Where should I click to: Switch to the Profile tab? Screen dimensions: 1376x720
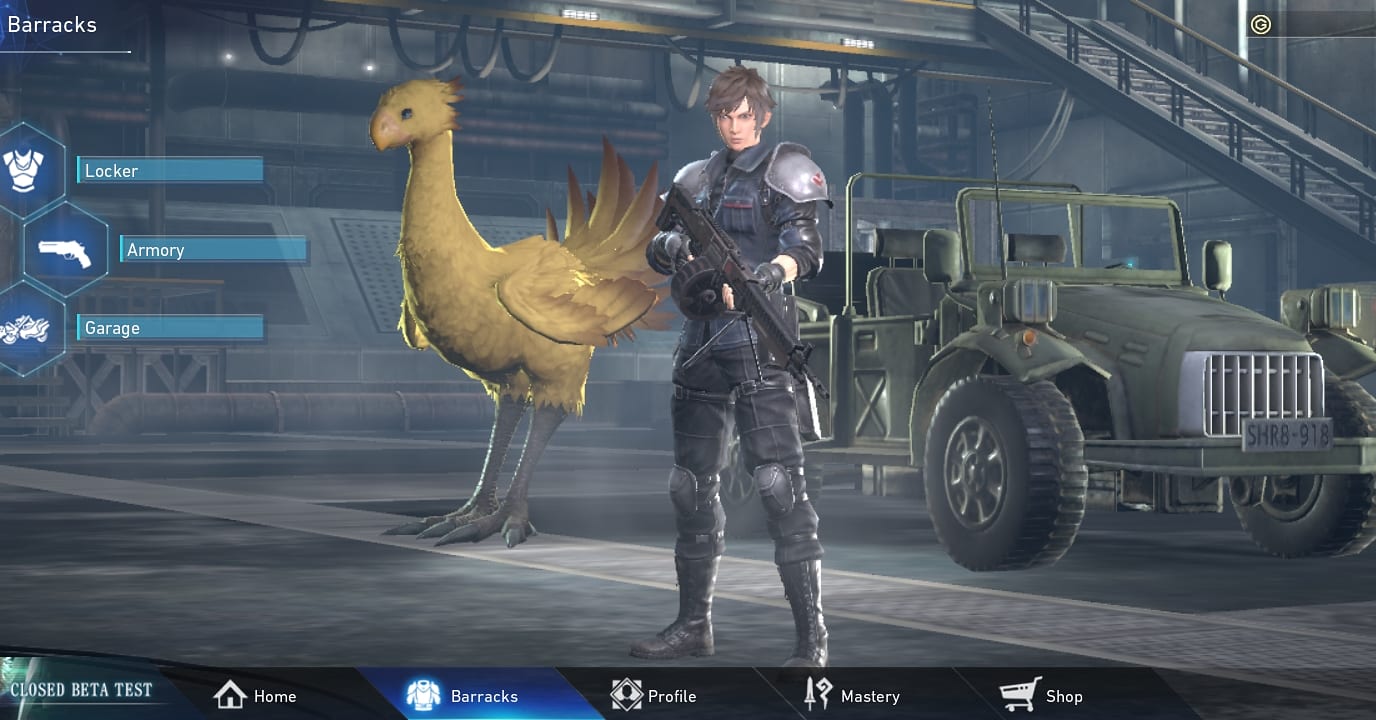coord(654,696)
